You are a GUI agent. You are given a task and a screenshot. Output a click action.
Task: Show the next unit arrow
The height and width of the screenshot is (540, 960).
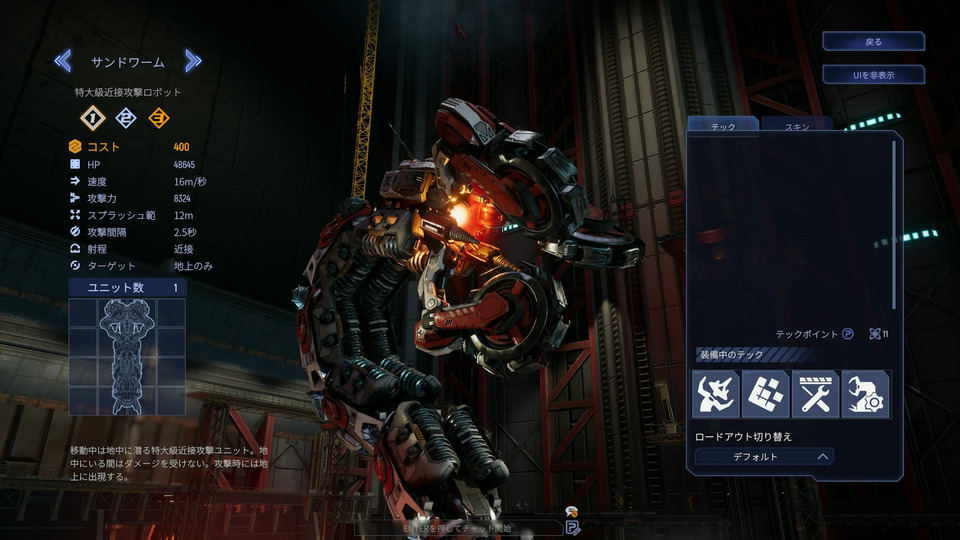tap(193, 62)
